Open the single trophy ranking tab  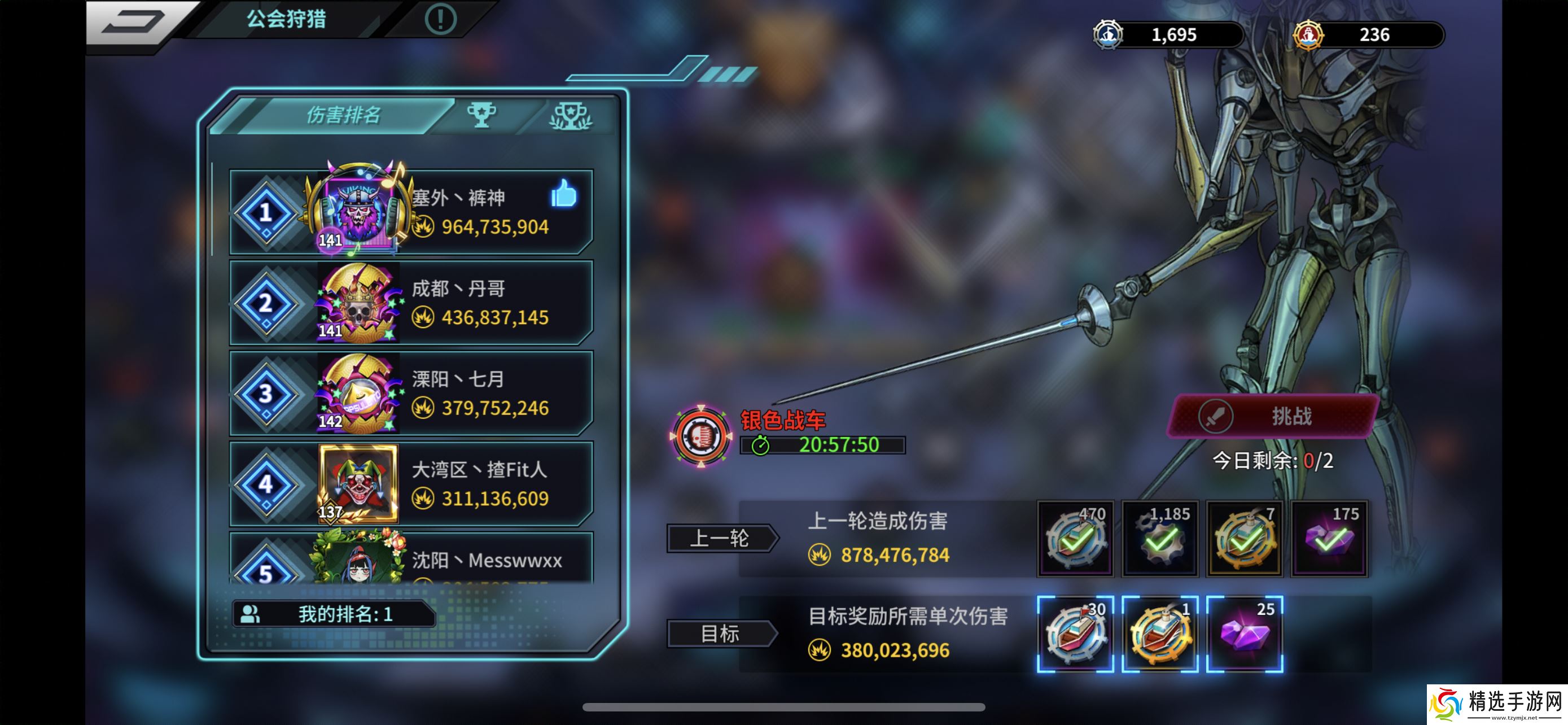pos(481,115)
